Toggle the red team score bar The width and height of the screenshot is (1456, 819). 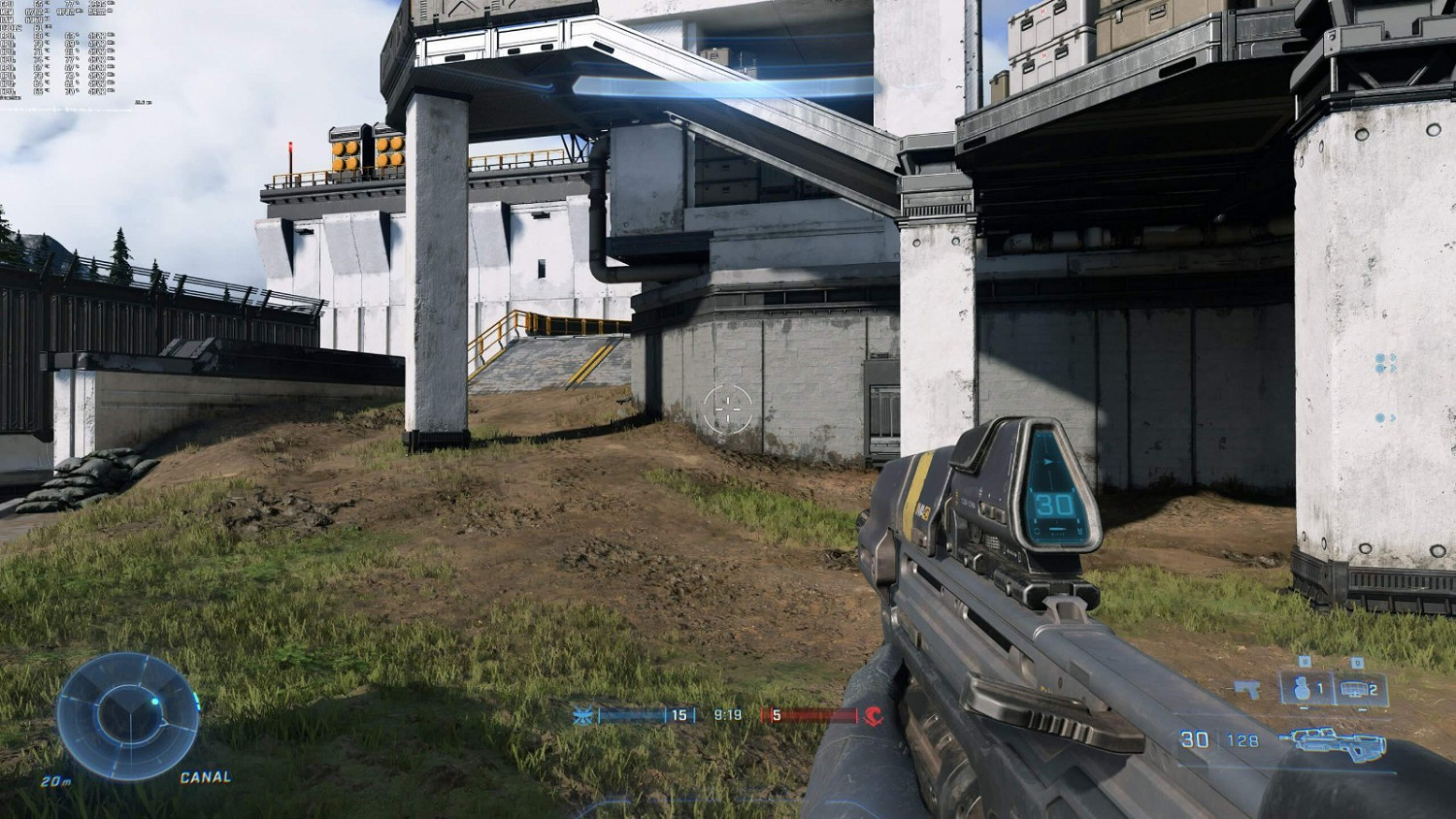[815, 716]
